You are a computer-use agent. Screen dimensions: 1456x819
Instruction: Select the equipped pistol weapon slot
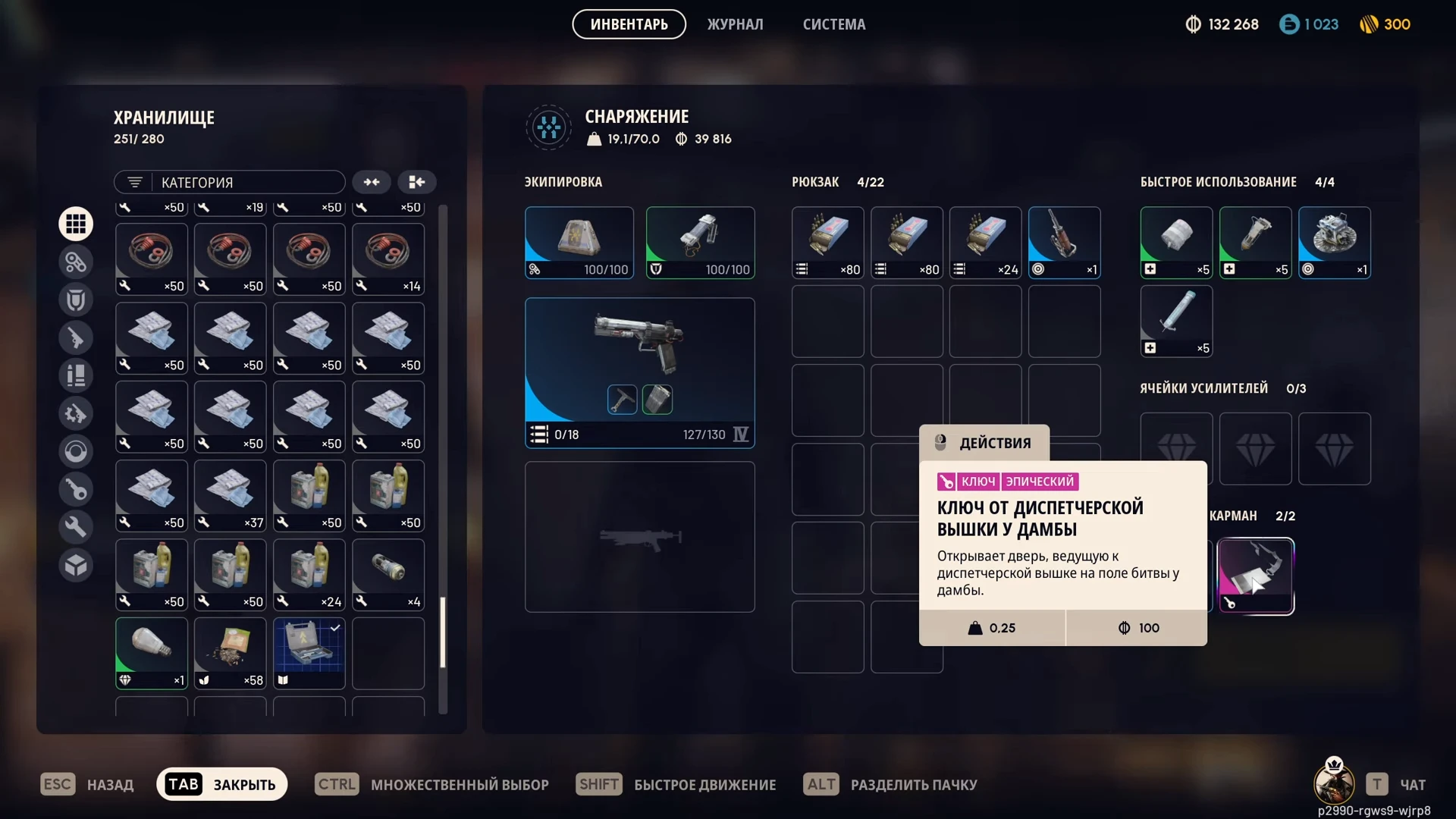[x=639, y=372]
